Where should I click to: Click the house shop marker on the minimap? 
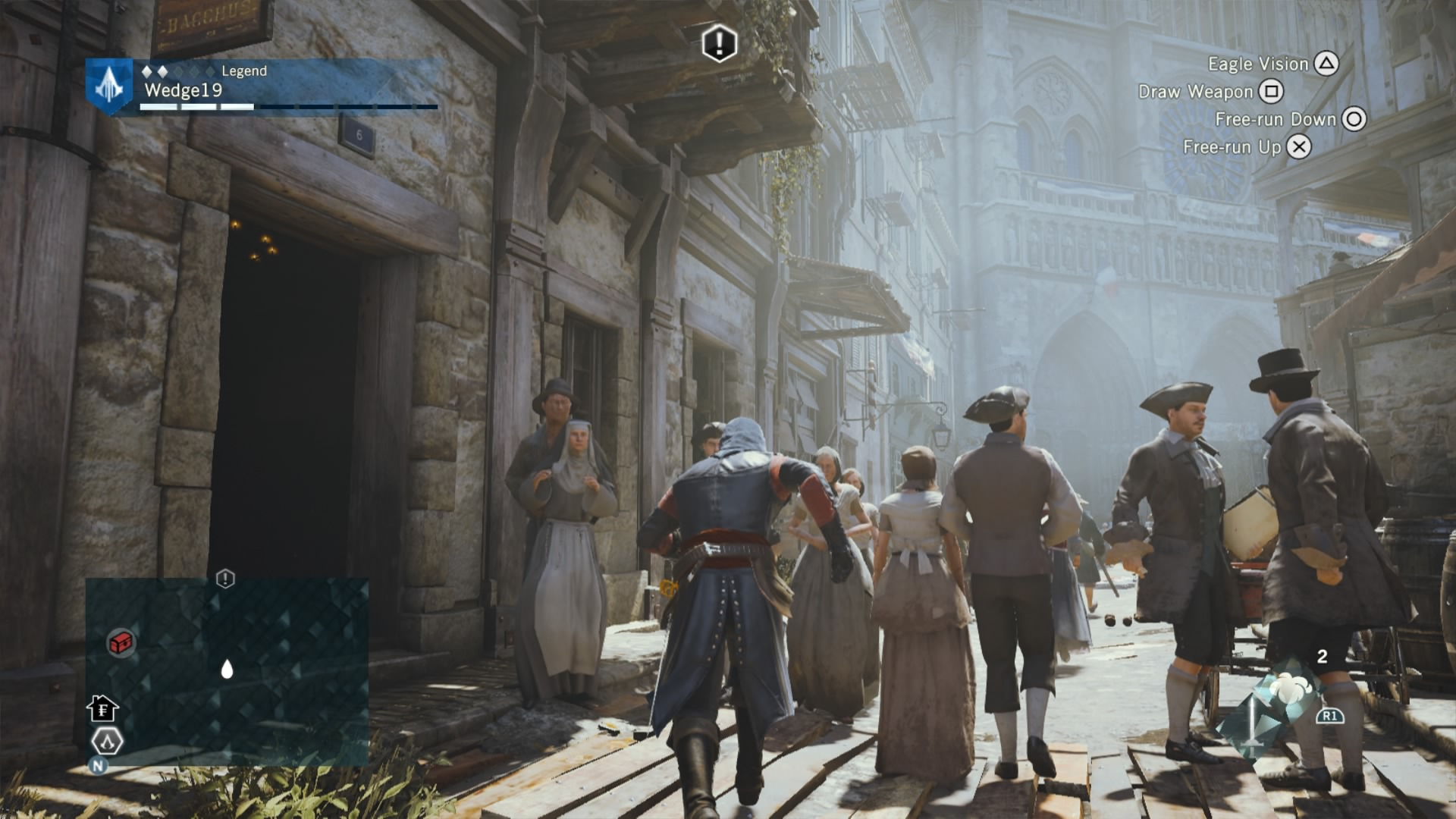[102, 709]
